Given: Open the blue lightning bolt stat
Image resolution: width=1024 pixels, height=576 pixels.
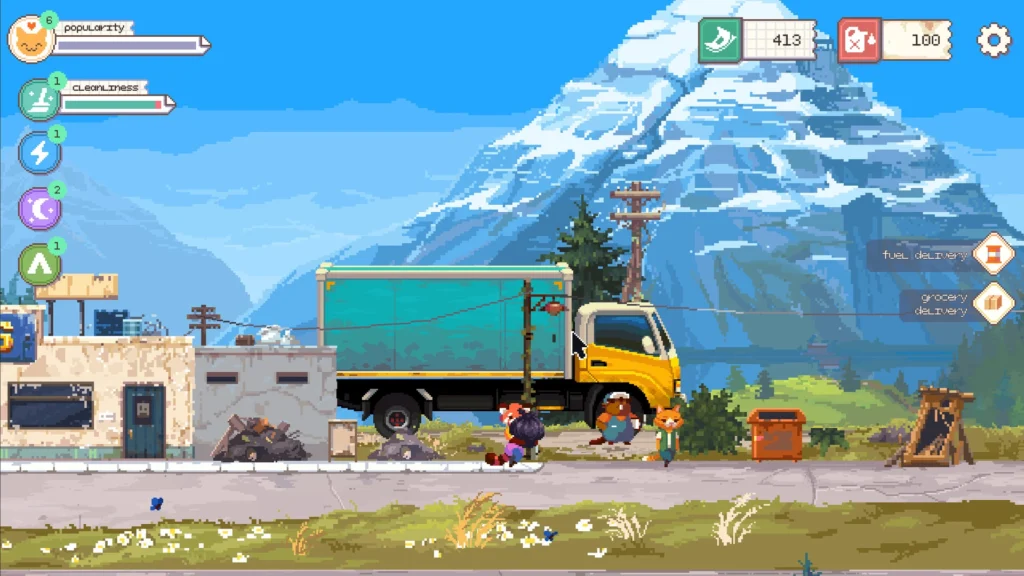Looking at the screenshot, I should pos(40,153).
